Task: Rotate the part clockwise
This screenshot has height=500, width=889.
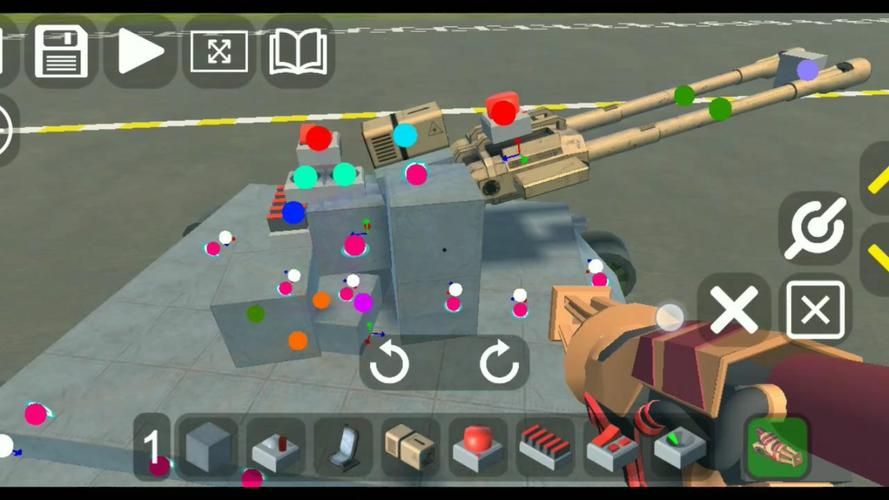Action: click(499, 363)
